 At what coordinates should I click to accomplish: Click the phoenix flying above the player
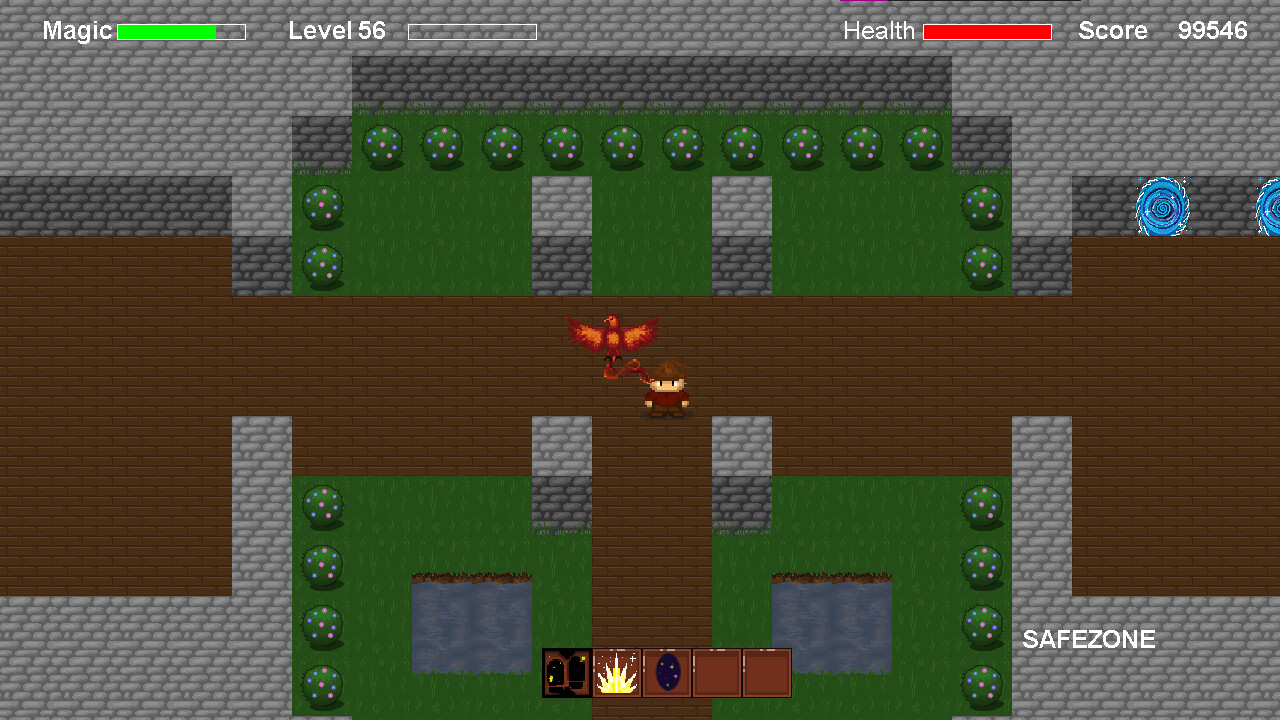coord(613,335)
